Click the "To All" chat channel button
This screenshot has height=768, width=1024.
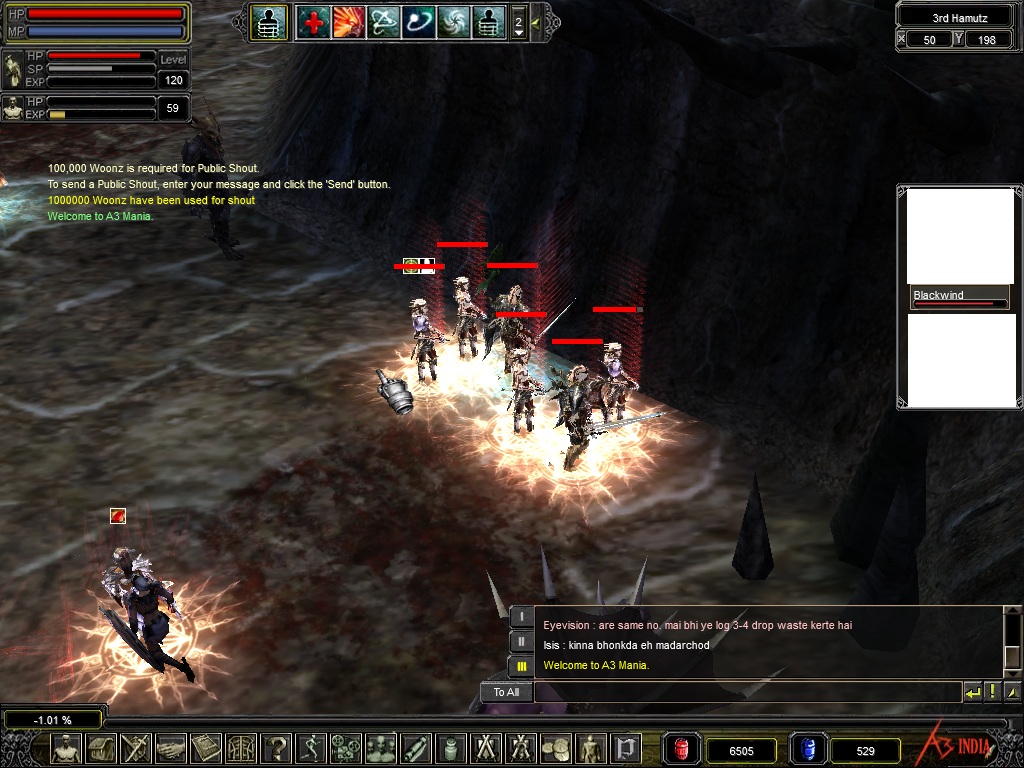[506, 692]
